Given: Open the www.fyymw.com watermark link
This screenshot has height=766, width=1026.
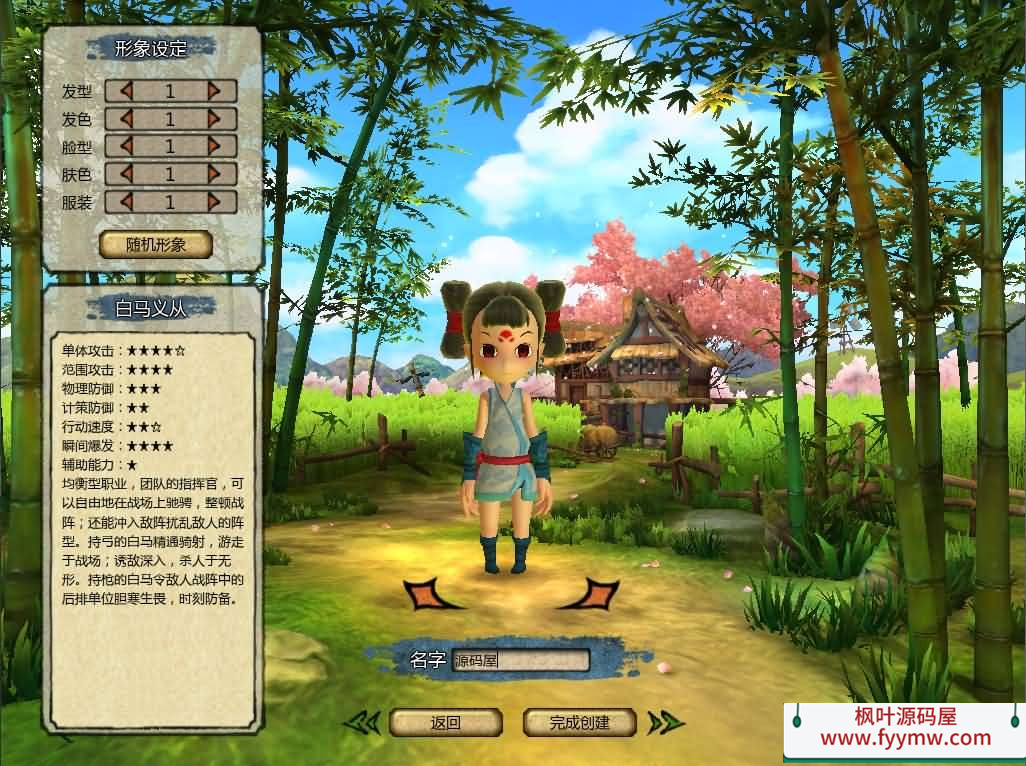Looking at the screenshot, I should tap(905, 740).
